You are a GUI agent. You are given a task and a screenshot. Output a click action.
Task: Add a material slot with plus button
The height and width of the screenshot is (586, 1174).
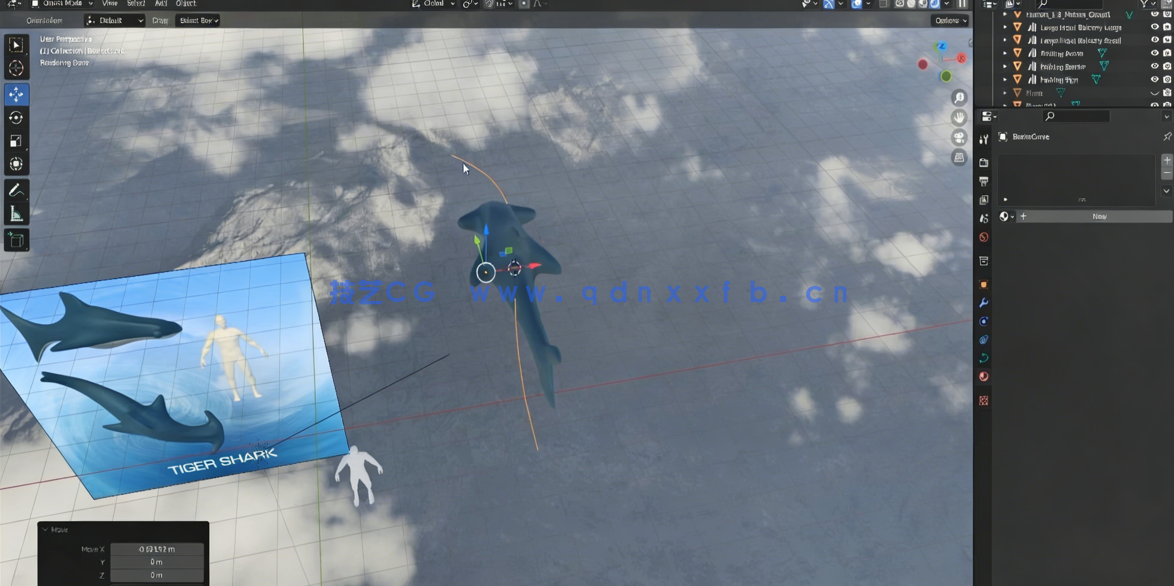click(x=1166, y=160)
